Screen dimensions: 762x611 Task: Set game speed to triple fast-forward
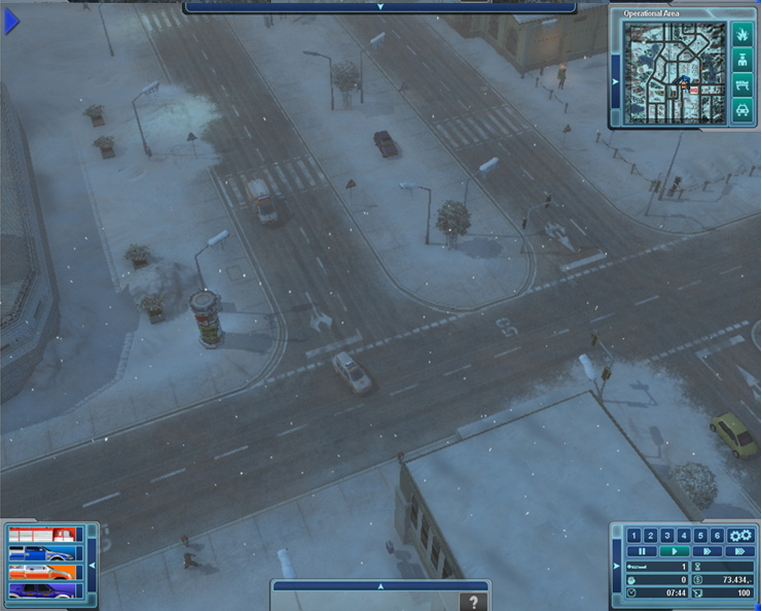(740, 551)
